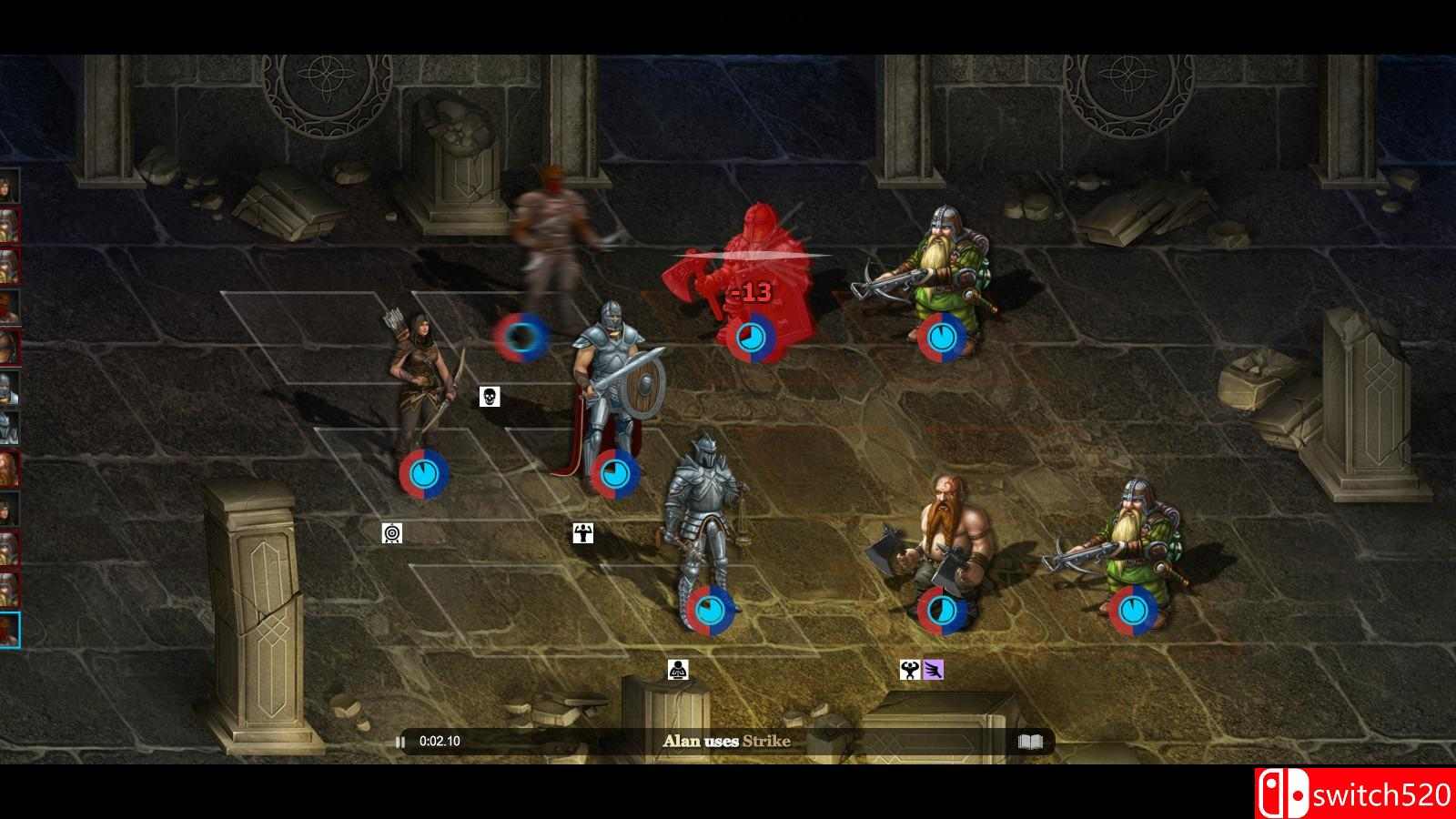Viewport: 1456px width, 819px height.
Task: Select the strength buff icon under the dwarf berserker
Action: pos(909,667)
